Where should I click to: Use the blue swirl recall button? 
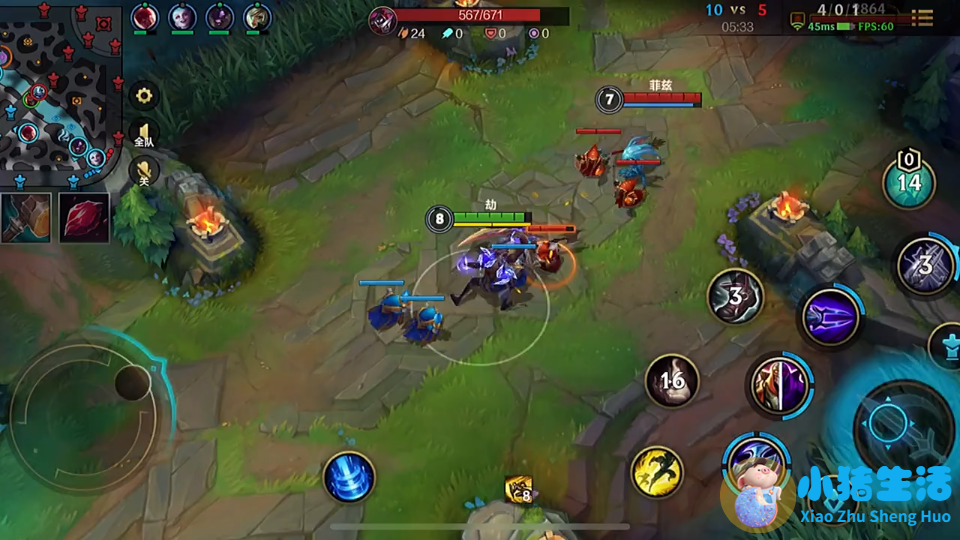coord(349,477)
